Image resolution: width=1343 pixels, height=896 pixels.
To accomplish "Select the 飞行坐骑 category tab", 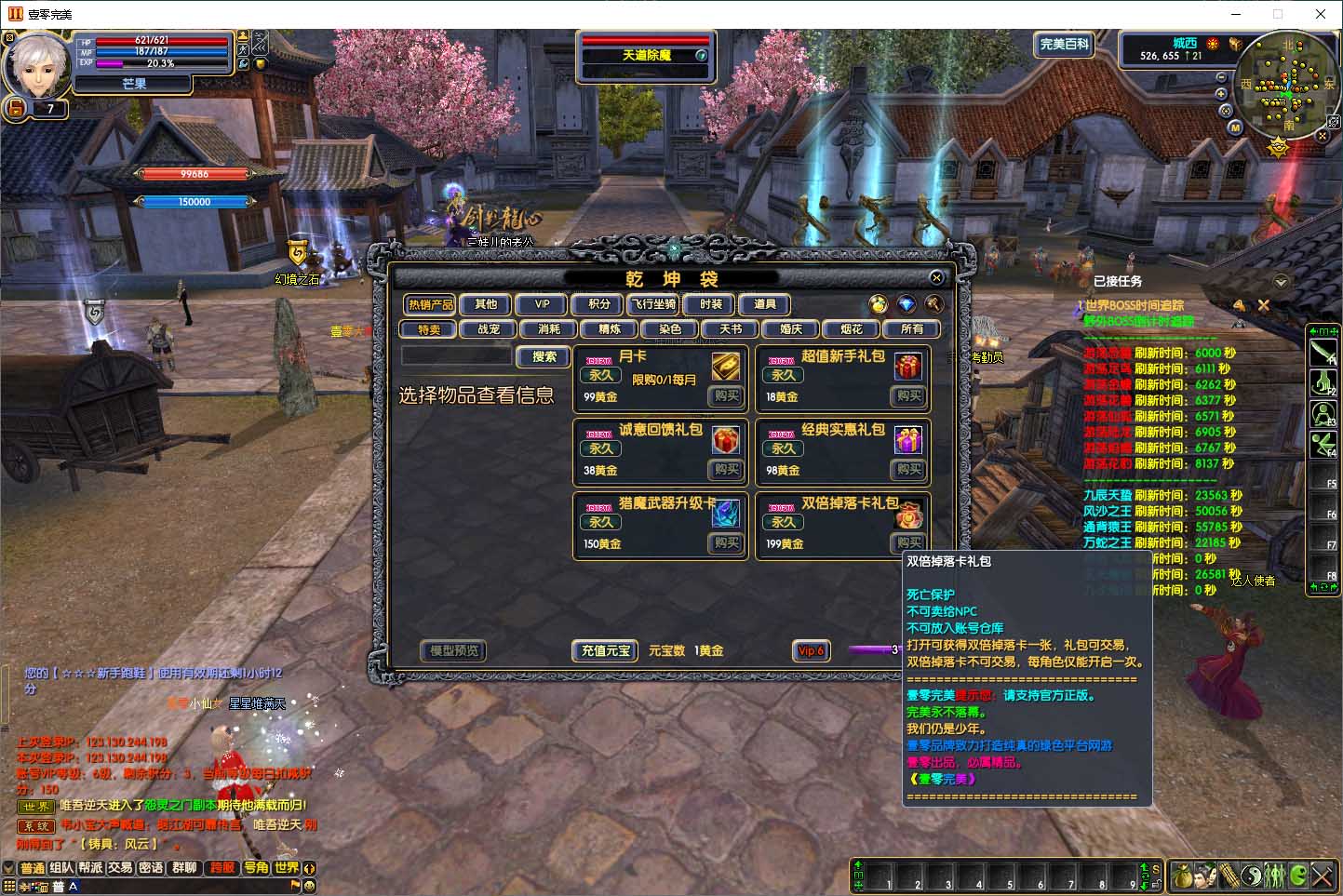I will (653, 304).
